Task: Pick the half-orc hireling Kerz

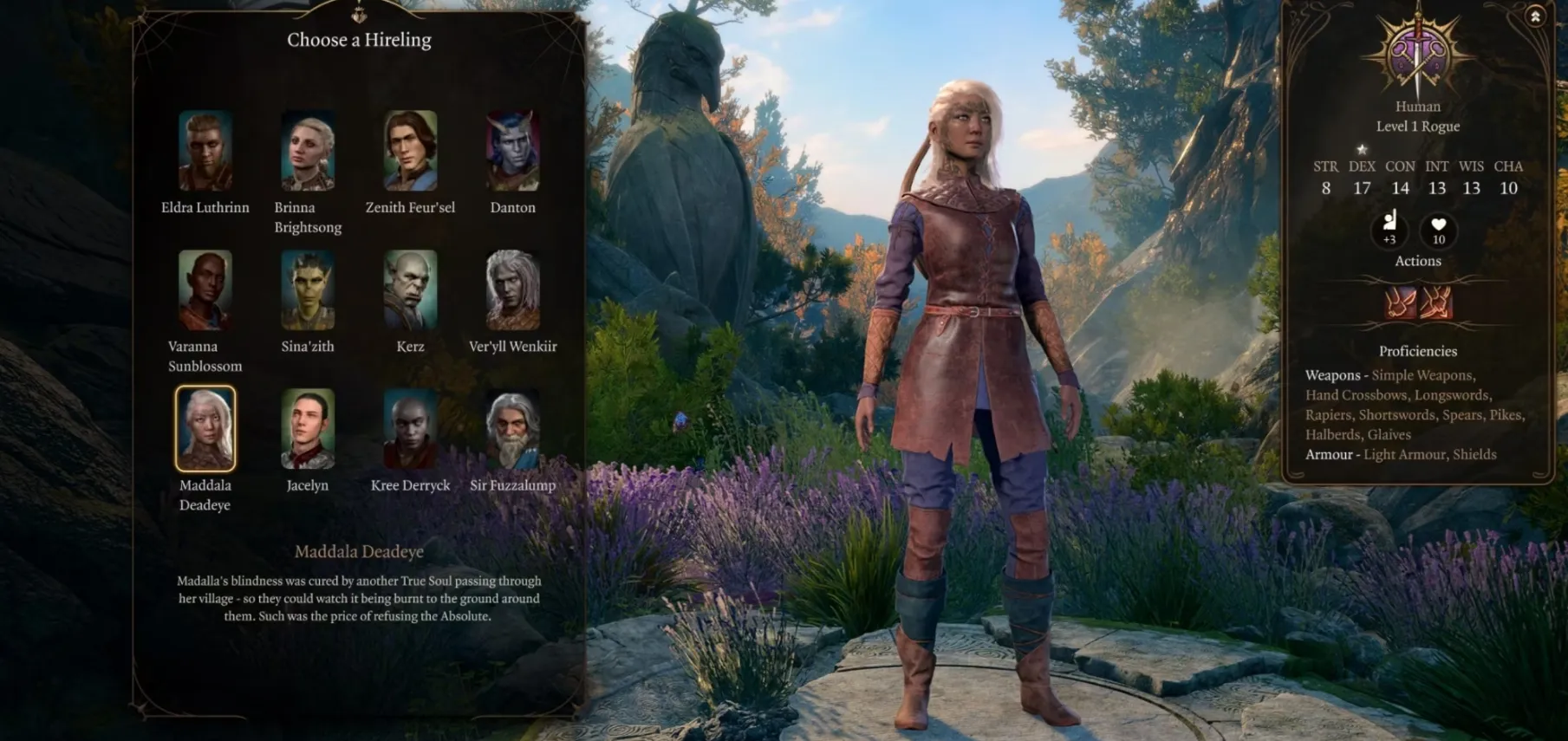Action: click(410, 290)
